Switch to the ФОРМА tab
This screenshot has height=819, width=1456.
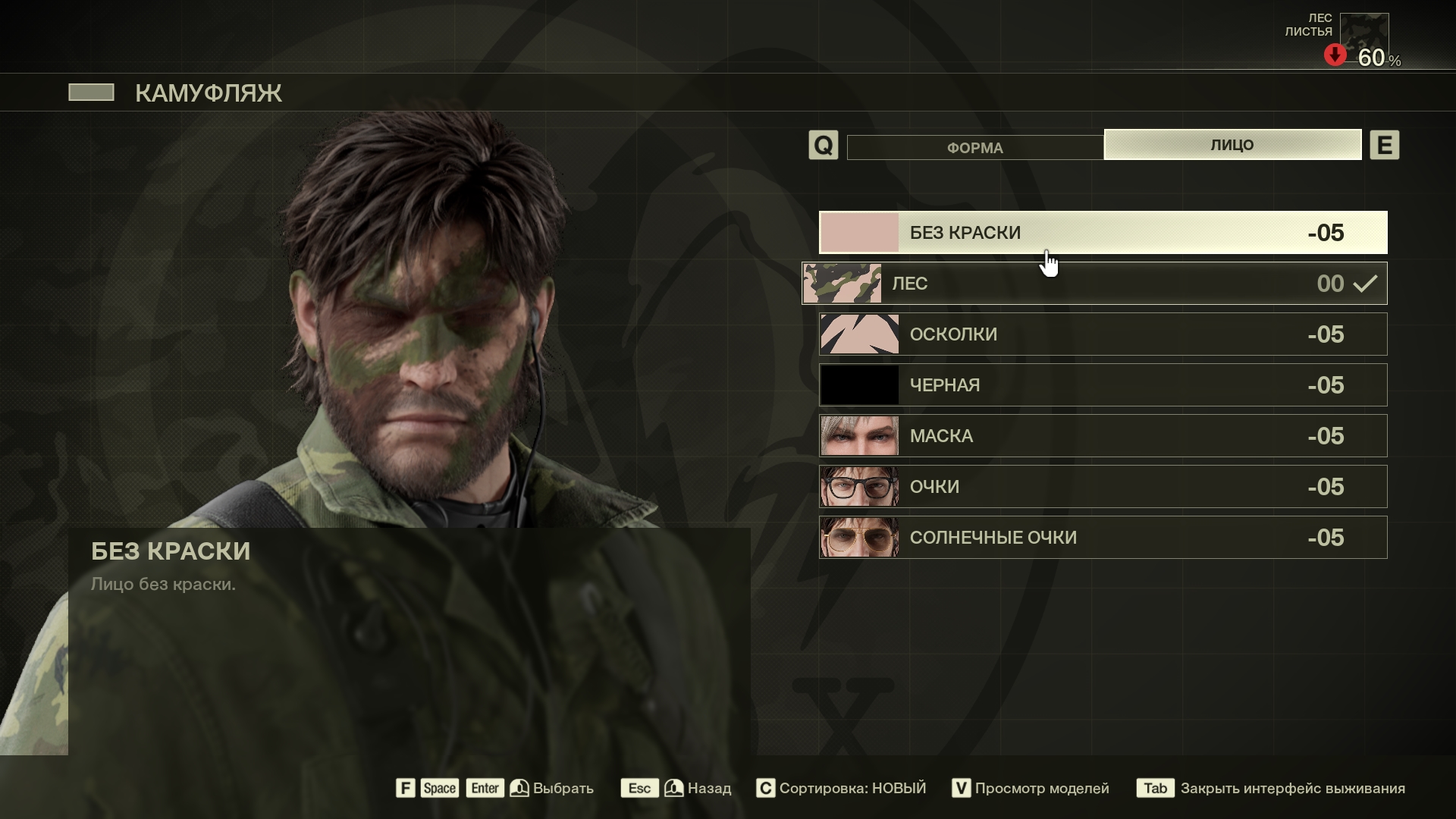974,147
